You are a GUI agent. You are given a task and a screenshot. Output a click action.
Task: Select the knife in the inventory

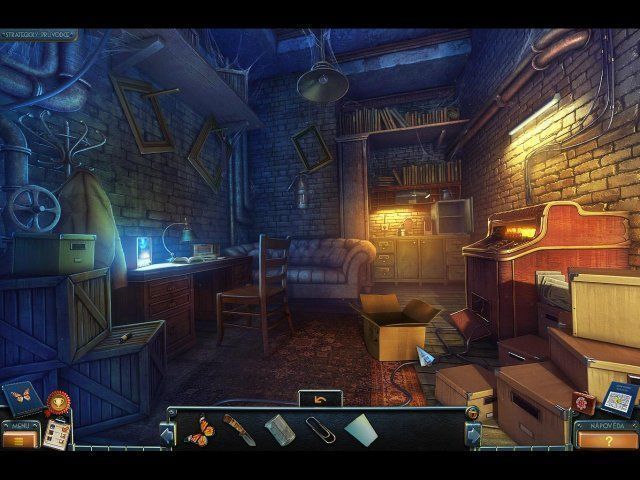click(239, 430)
